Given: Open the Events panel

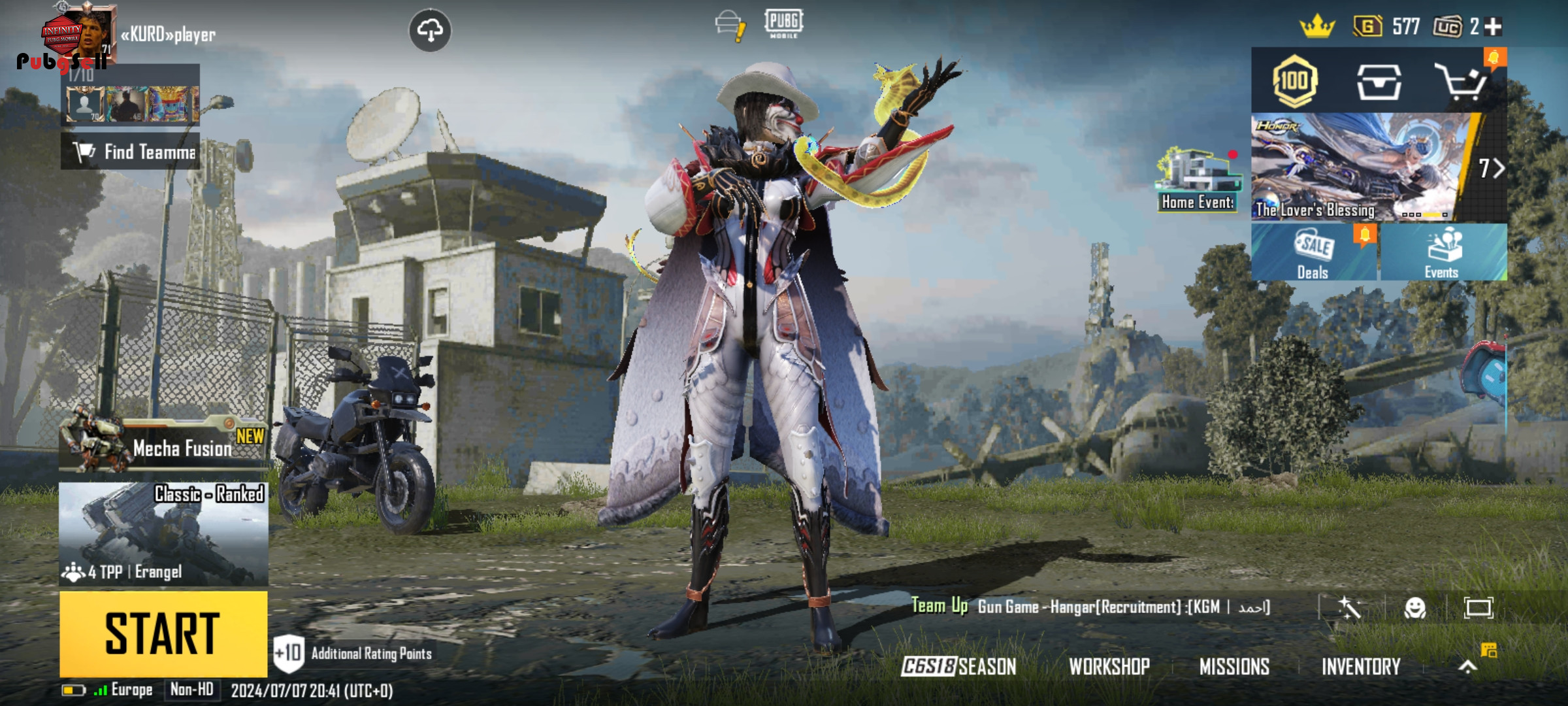Looking at the screenshot, I should pyautogui.click(x=1443, y=252).
